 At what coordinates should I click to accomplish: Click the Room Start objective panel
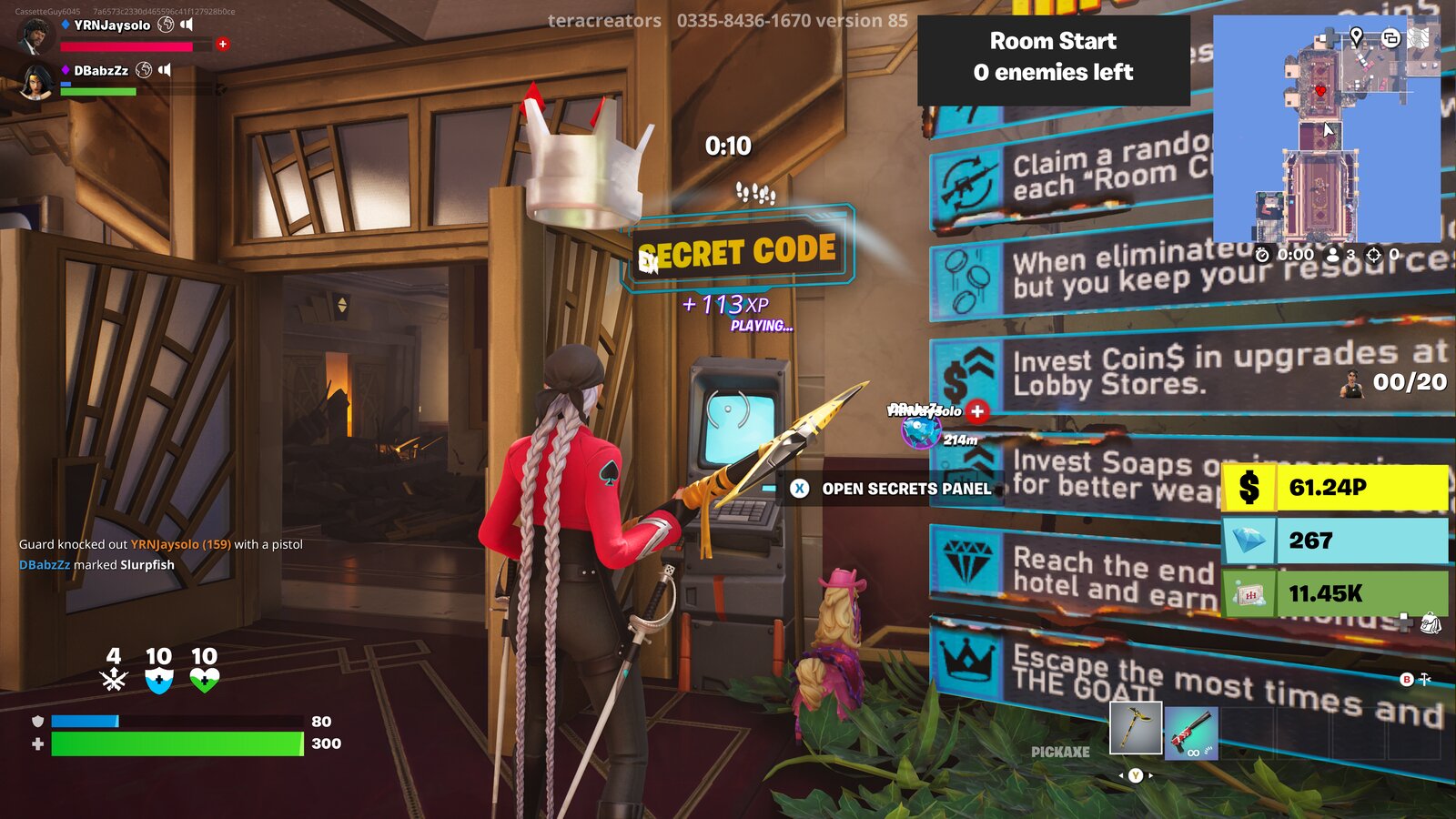tap(1053, 56)
